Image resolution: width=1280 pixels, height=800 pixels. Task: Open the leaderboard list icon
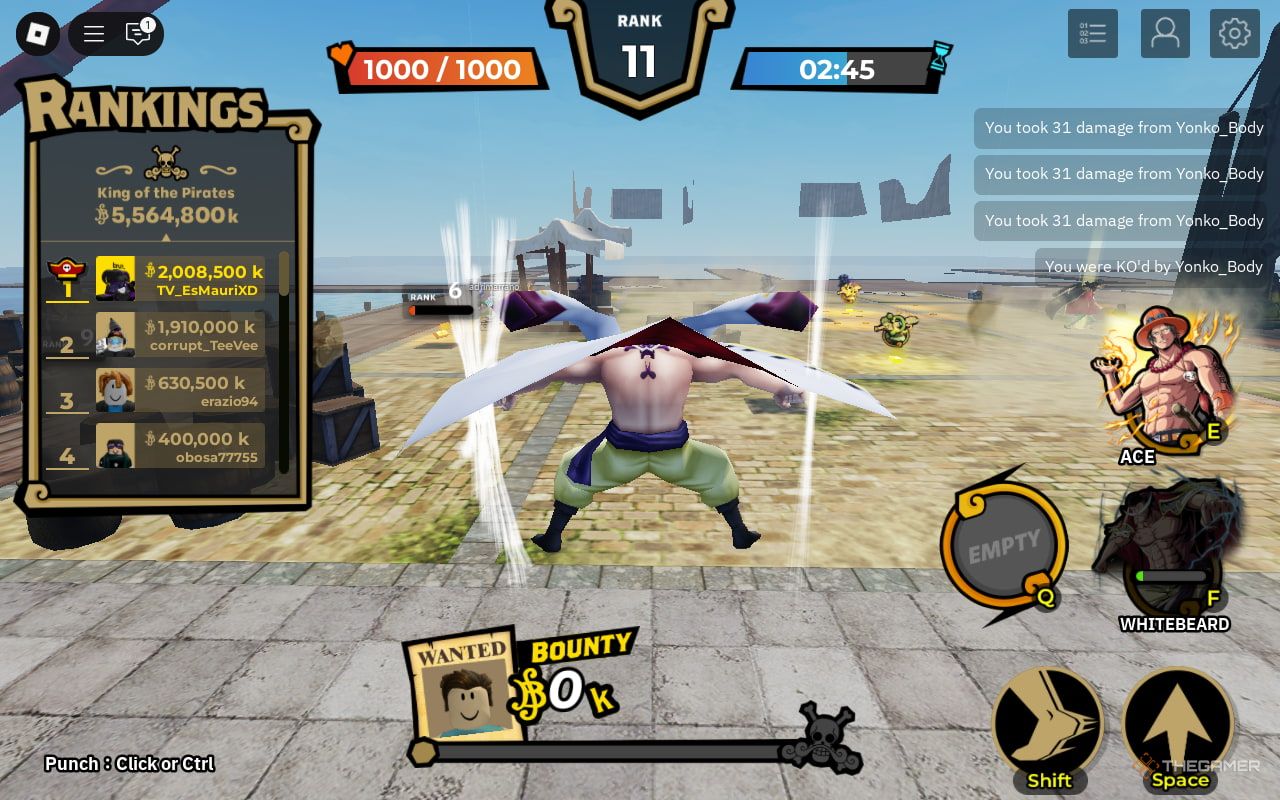1092,34
